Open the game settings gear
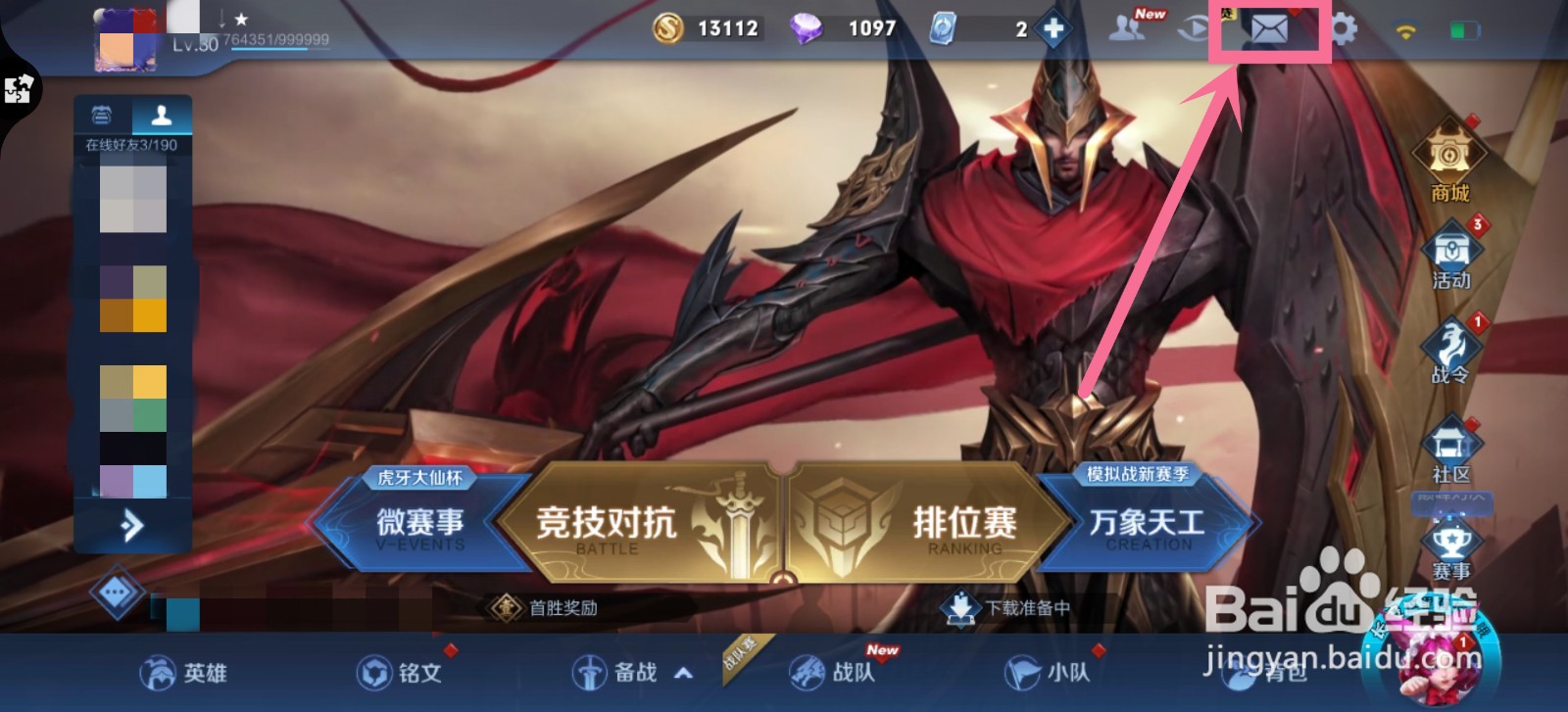The height and width of the screenshot is (712, 1568). pos(1345,28)
